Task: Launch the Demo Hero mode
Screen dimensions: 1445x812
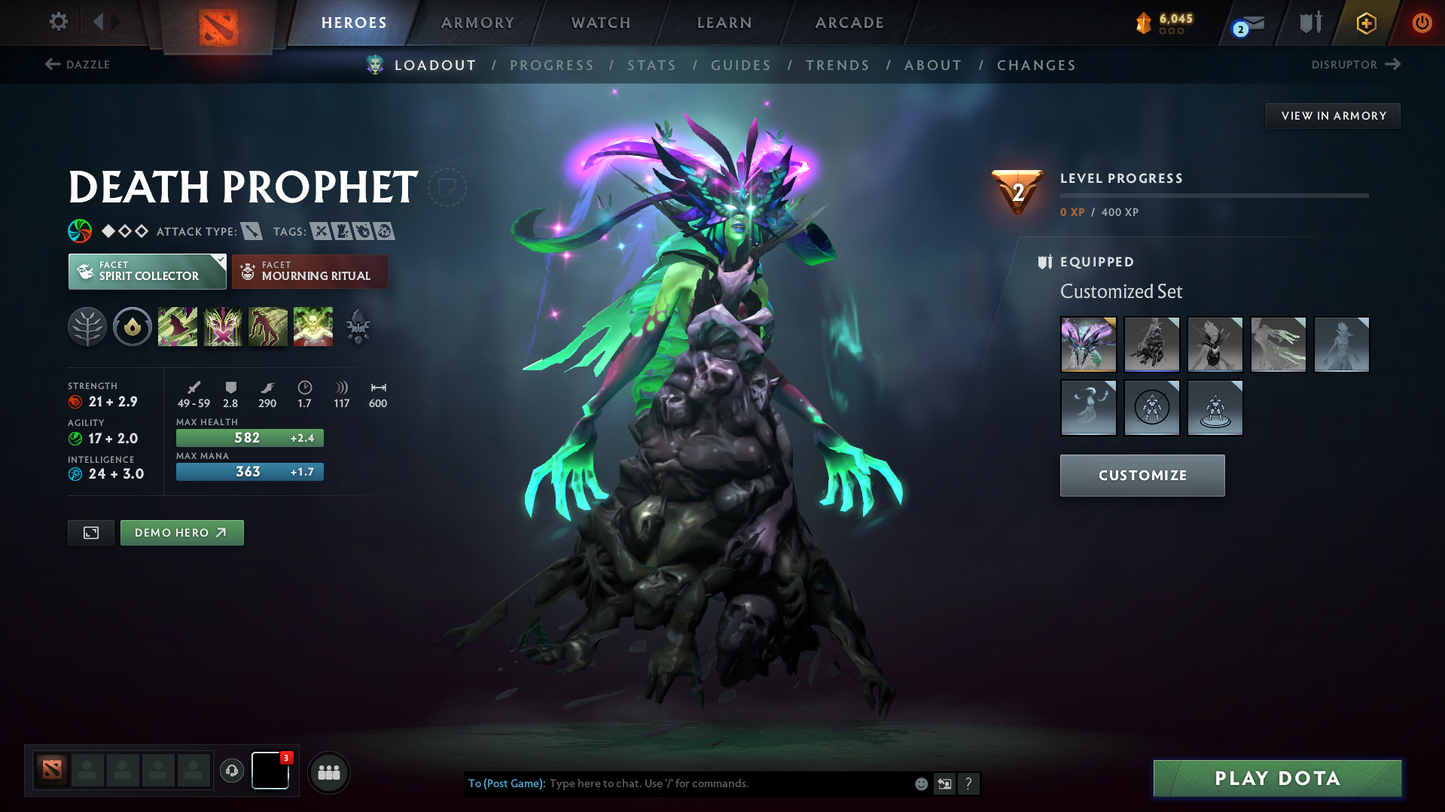Action: 181,533
